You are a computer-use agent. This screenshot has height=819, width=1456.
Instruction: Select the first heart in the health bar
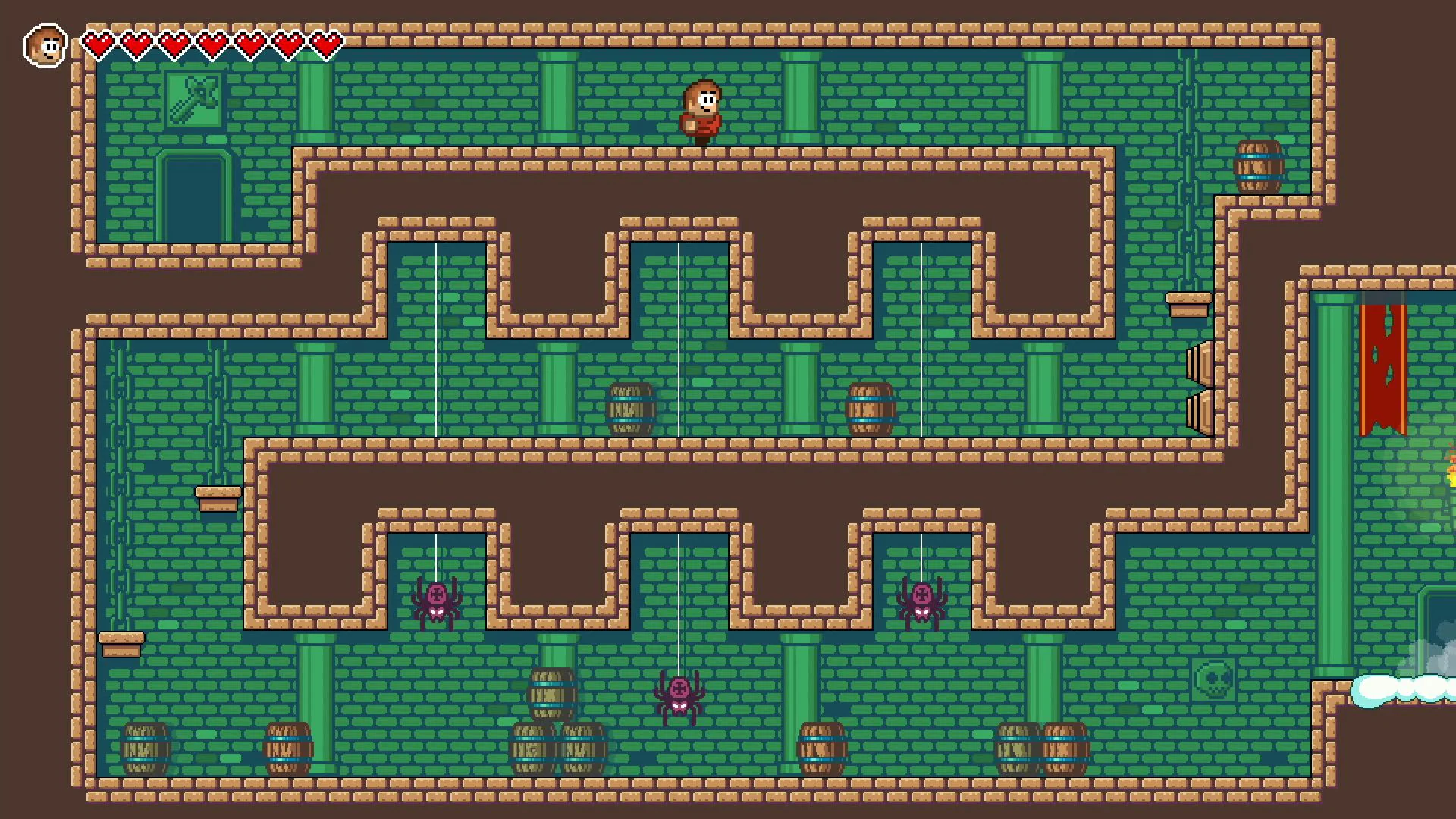point(98,43)
